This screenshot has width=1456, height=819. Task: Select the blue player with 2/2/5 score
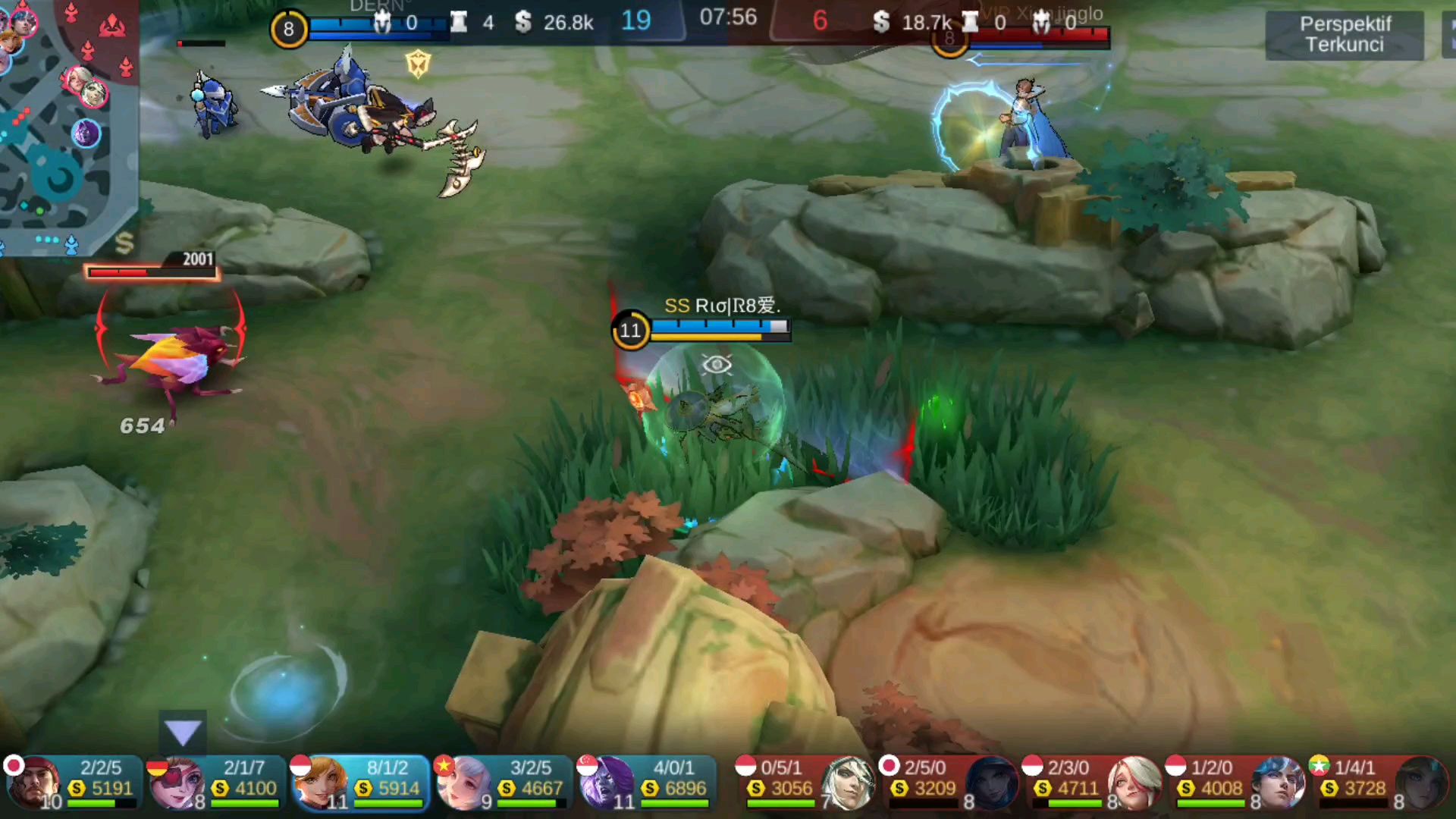click(x=72, y=781)
